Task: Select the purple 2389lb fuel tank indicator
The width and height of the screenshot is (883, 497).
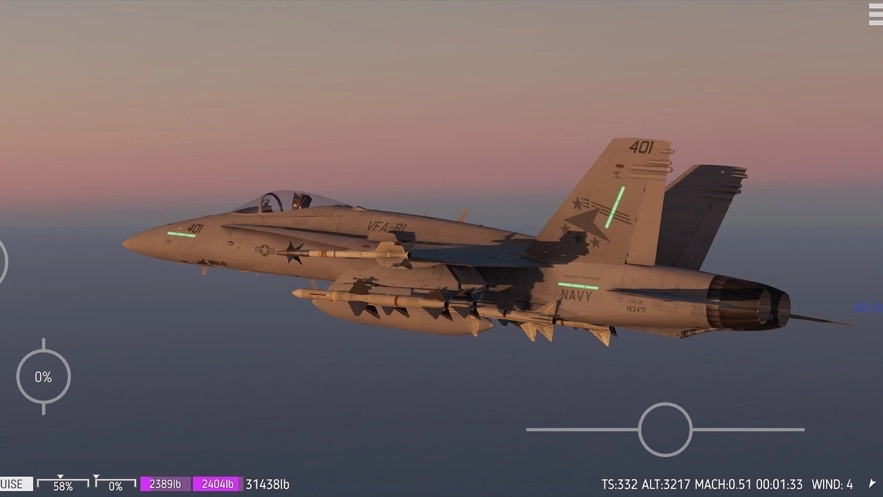Action: tap(165, 485)
